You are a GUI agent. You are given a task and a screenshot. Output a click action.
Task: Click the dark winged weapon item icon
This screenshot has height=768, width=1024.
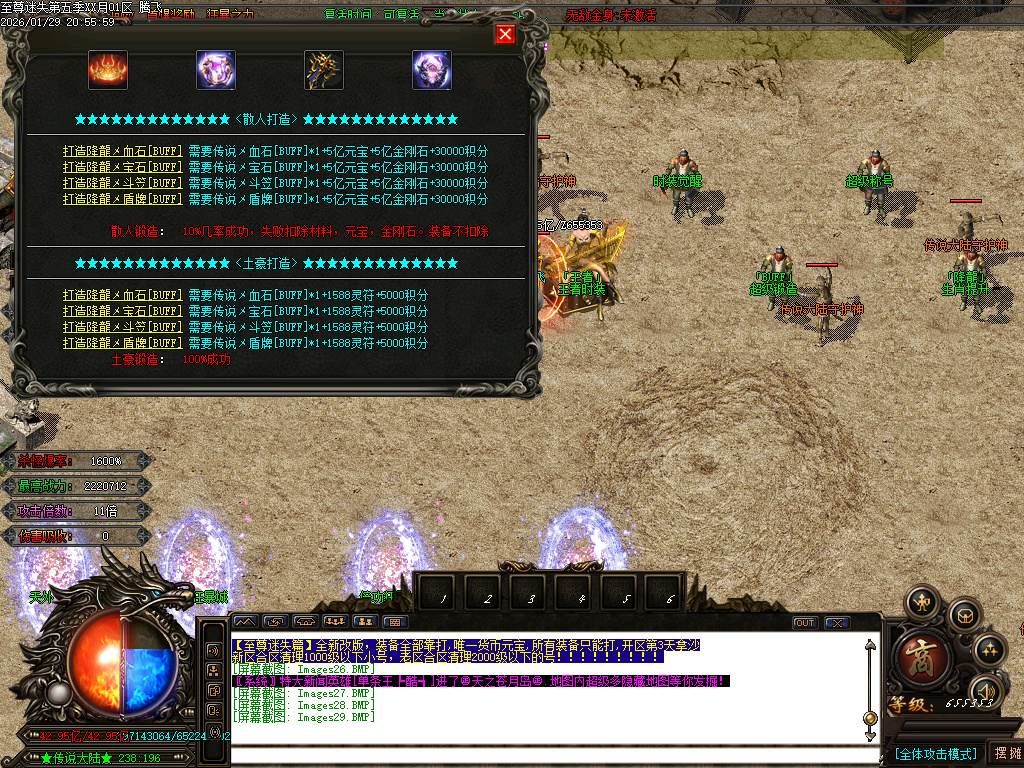tap(324, 69)
